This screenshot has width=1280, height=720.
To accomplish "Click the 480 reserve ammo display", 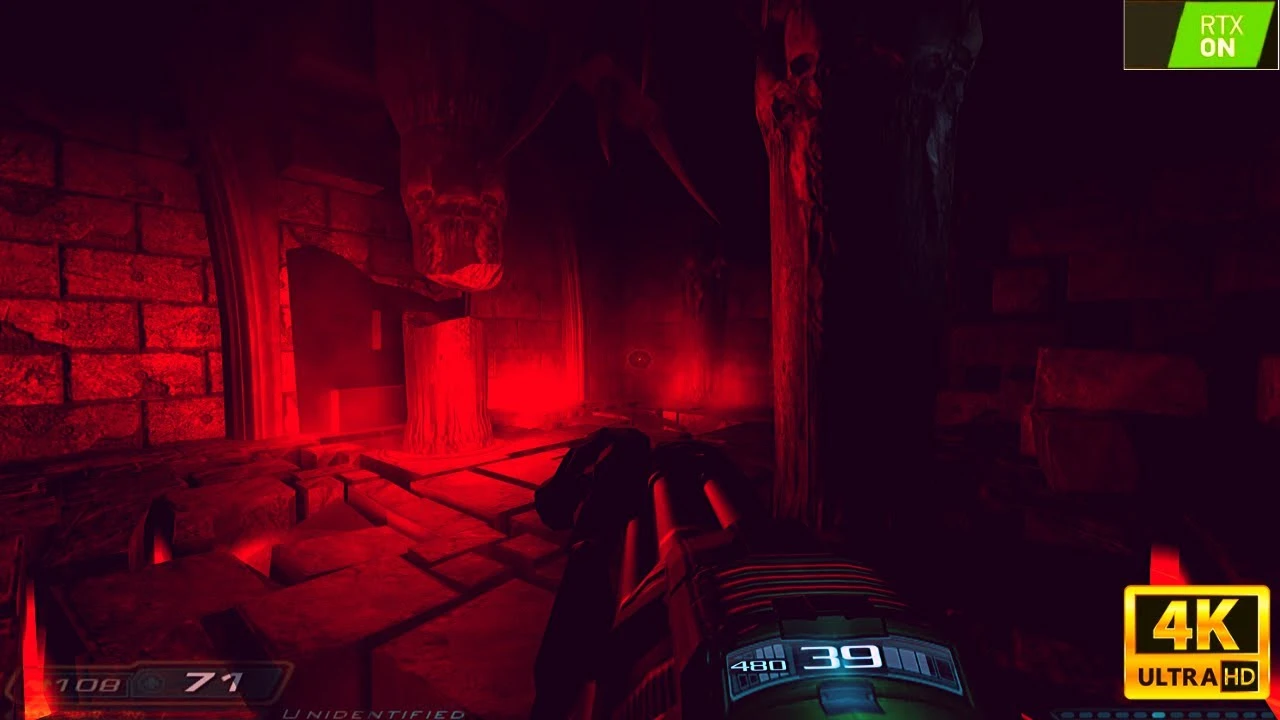I will [x=761, y=664].
